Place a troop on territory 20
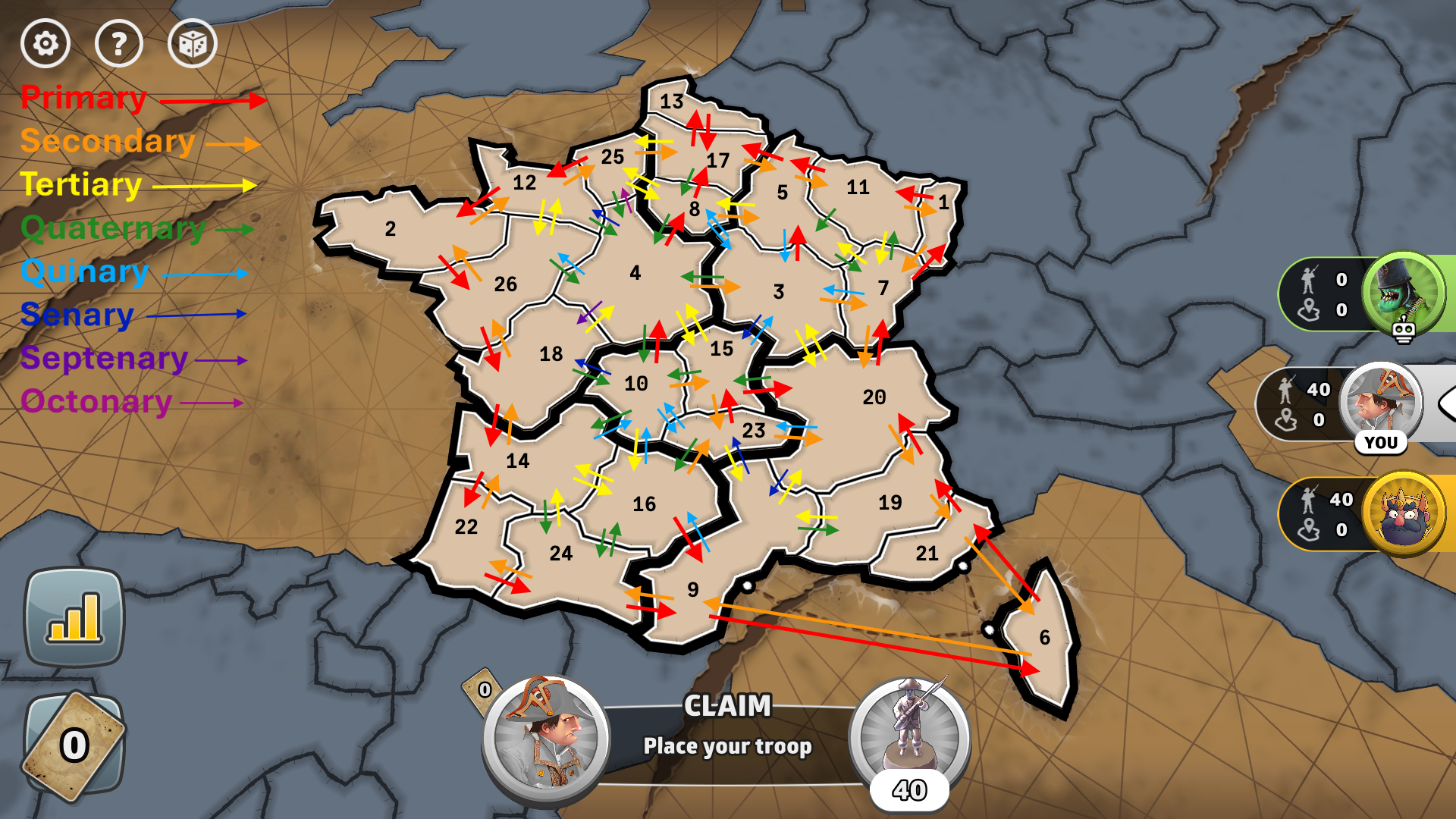Image resolution: width=1456 pixels, height=819 pixels. click(874, 397)
